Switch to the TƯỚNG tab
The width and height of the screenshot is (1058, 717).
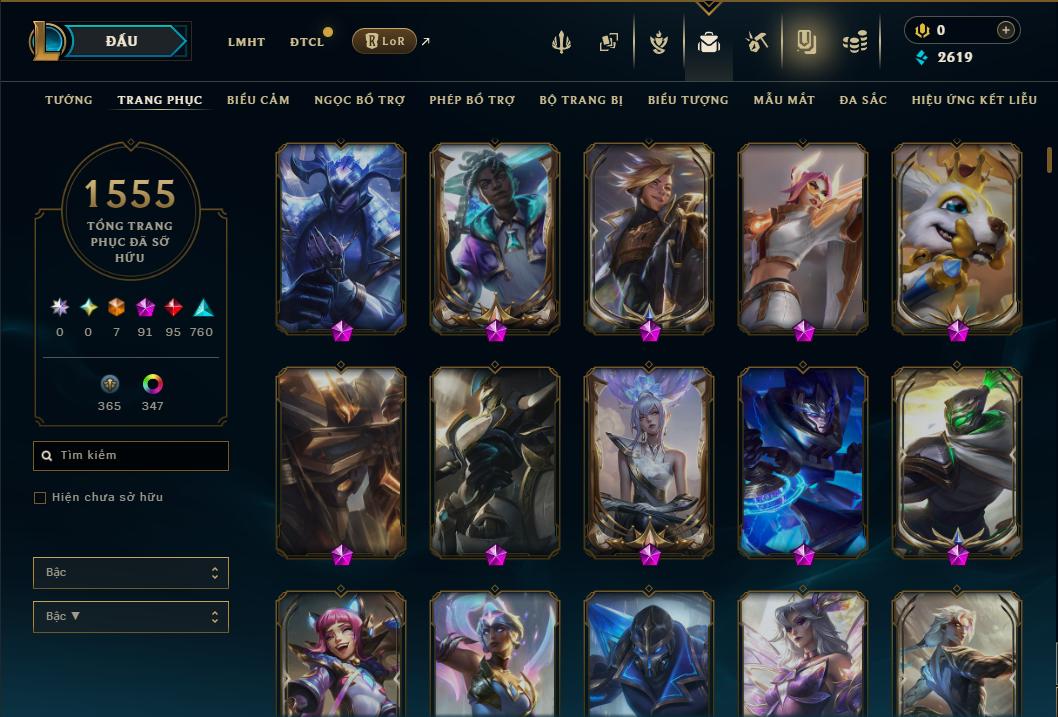pos(69,100)
